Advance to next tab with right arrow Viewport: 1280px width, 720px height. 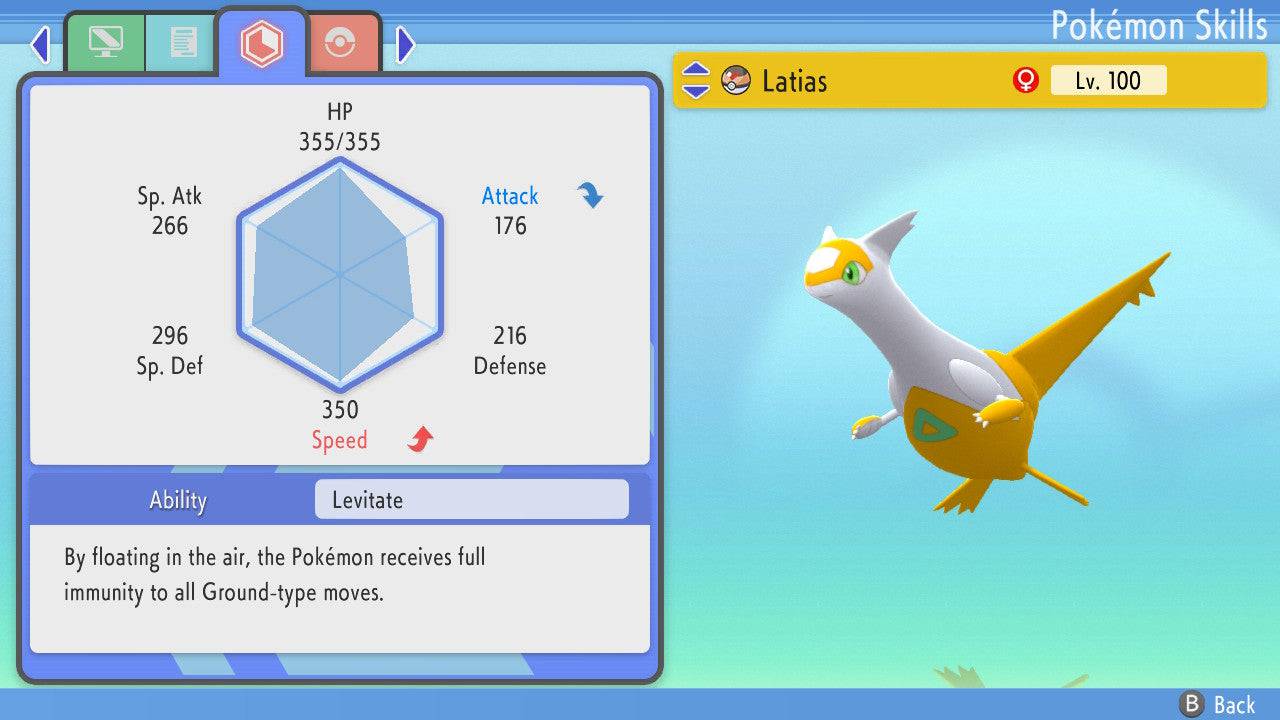[405, 44]
